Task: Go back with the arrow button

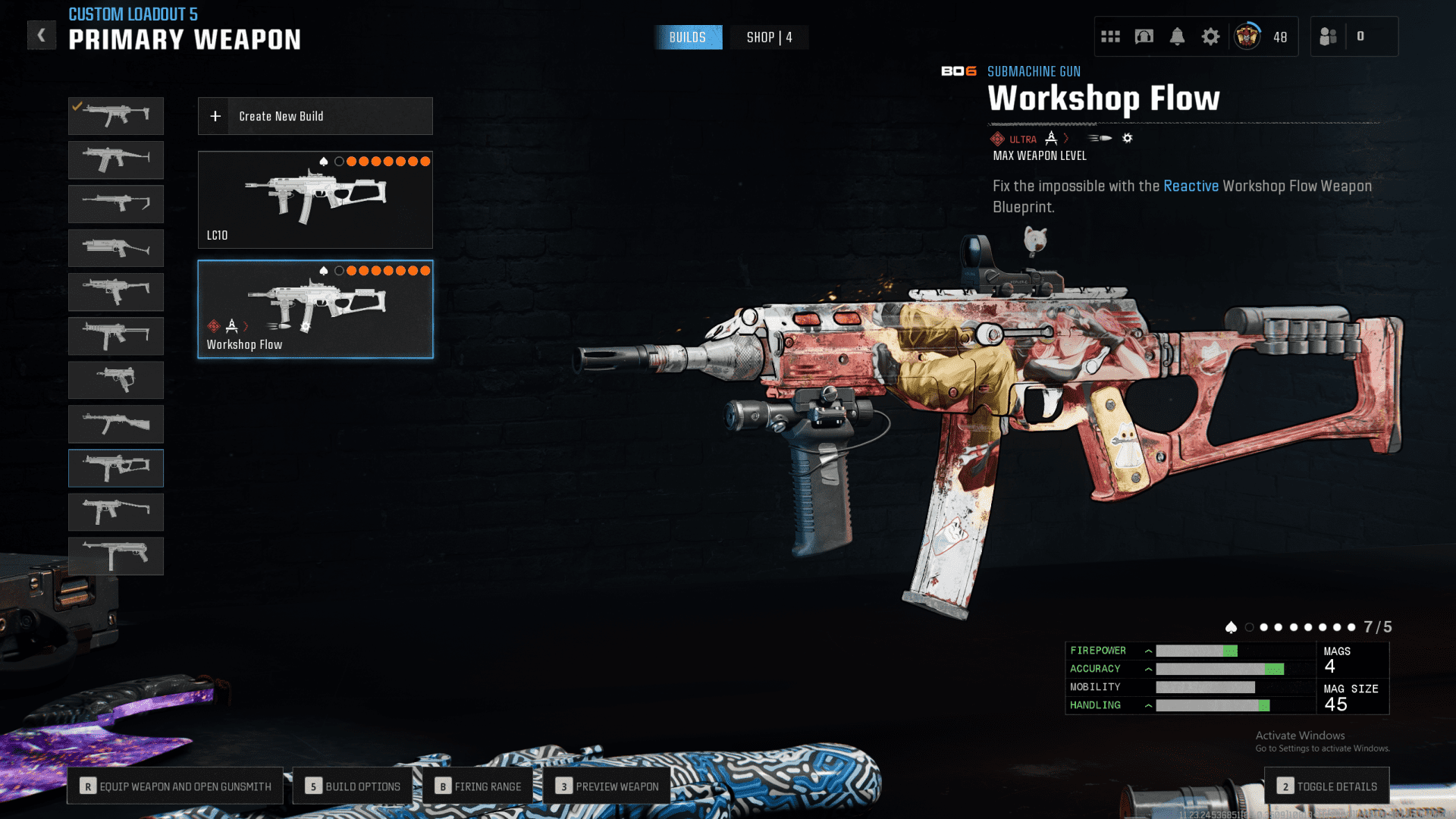Action: click(42, 35)
